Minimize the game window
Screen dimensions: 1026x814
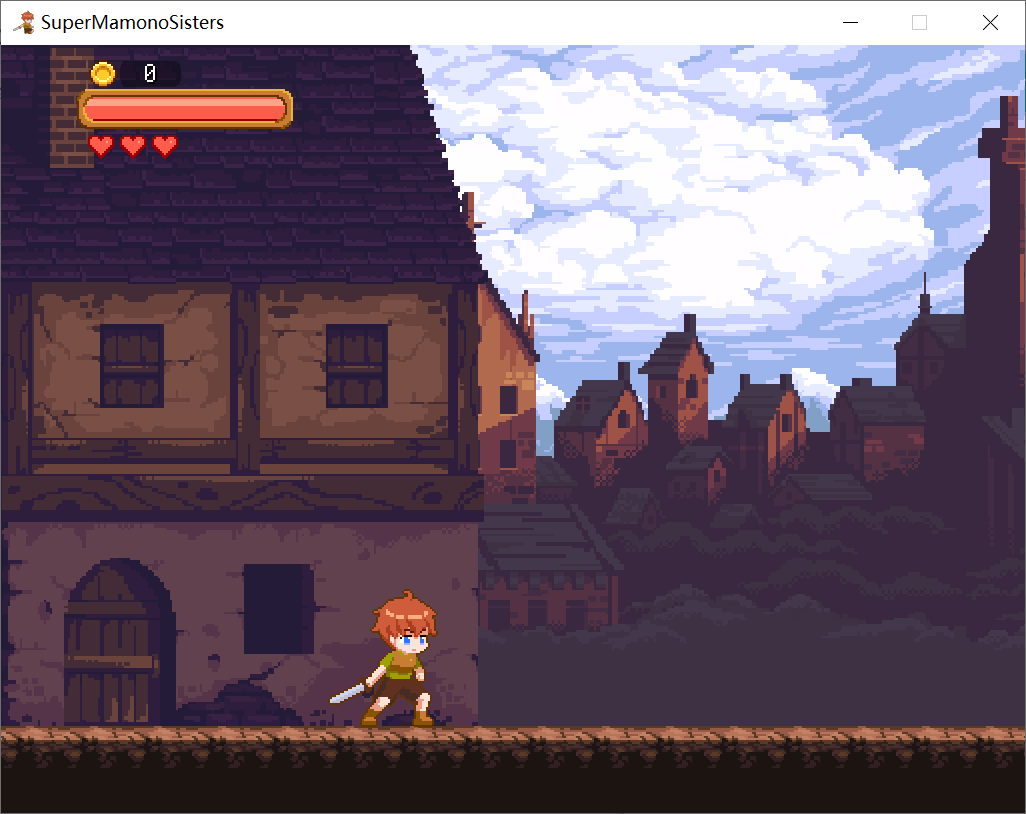tap(851, 23)
